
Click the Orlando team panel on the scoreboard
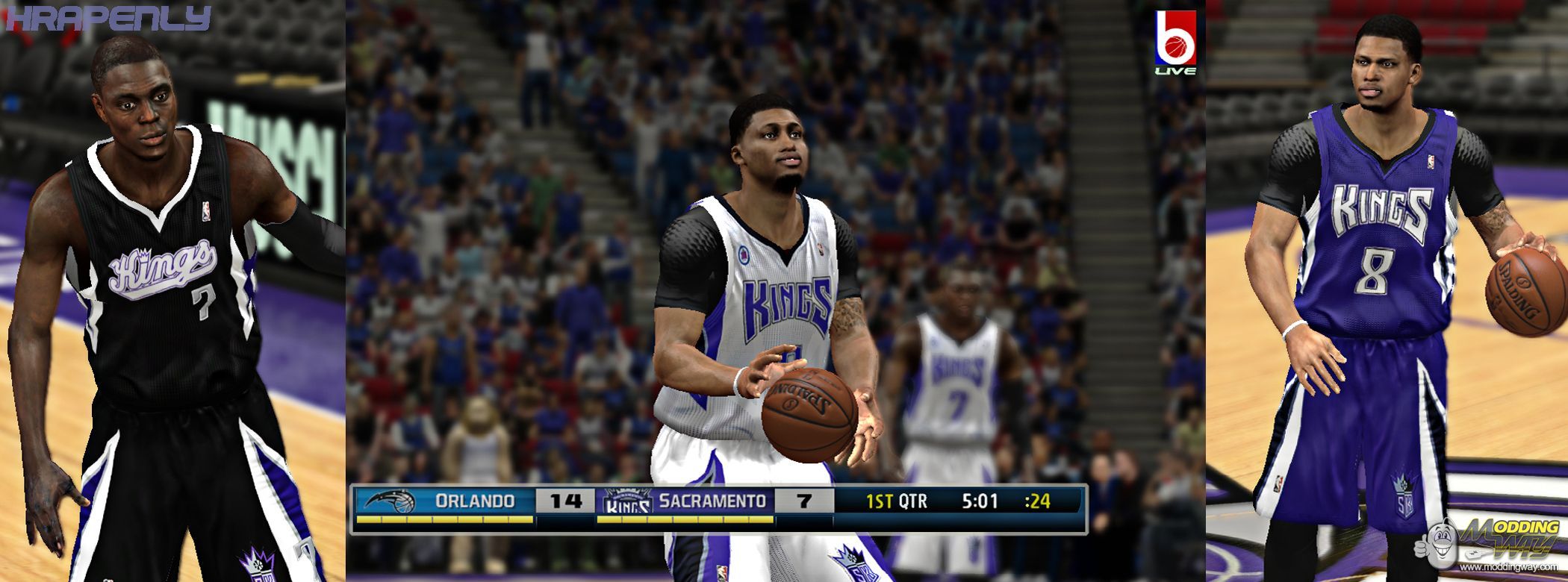445,501
